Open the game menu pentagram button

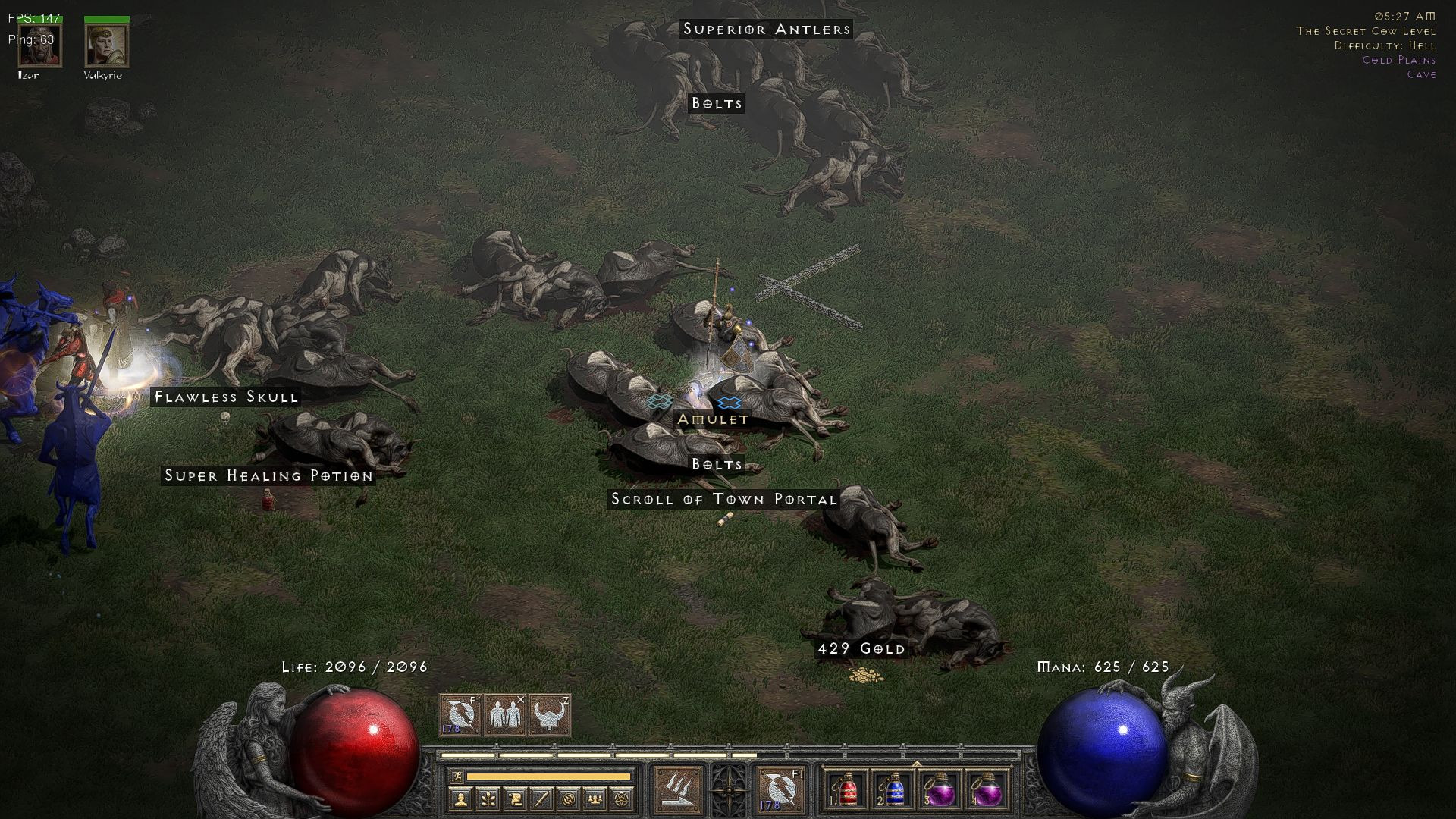[623, 799]
